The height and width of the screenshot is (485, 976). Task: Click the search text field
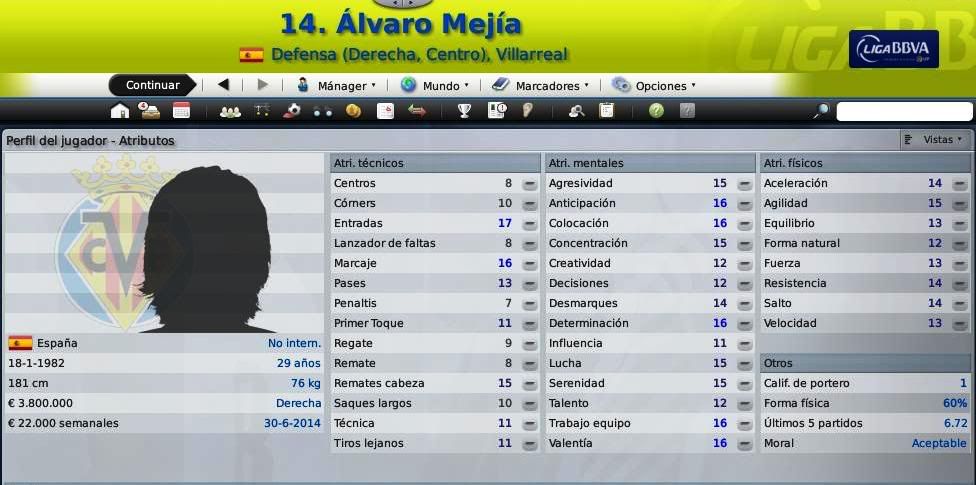904,112
